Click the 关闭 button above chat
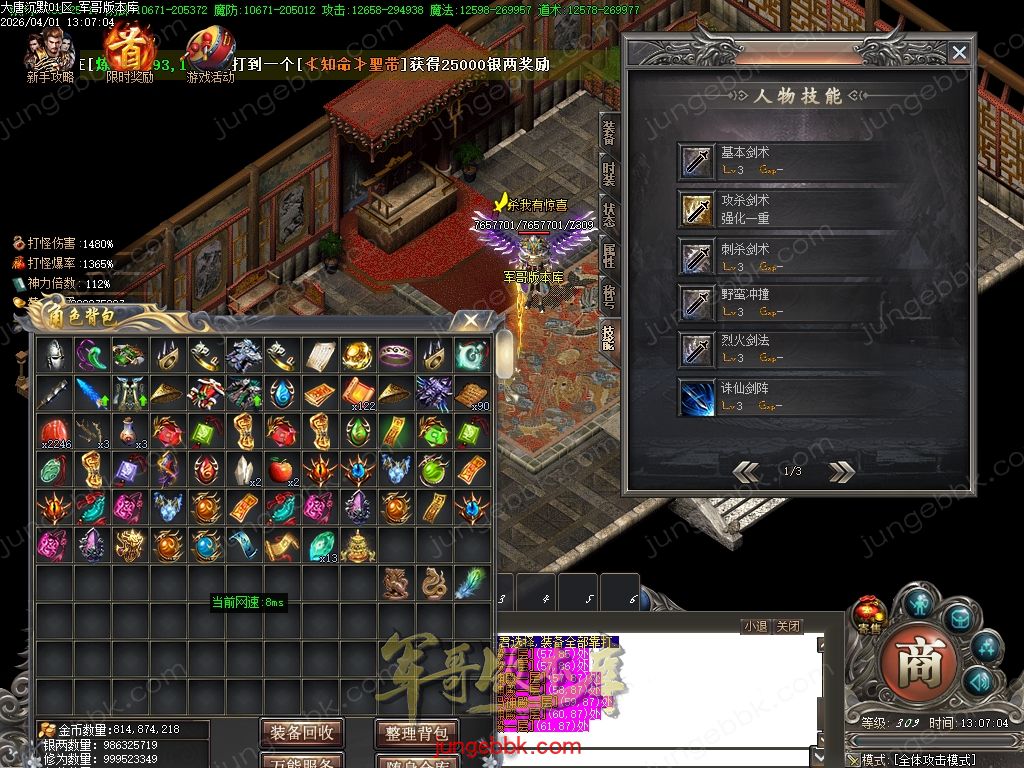Viewport: 1024px width, 768px height. point(788,627)
